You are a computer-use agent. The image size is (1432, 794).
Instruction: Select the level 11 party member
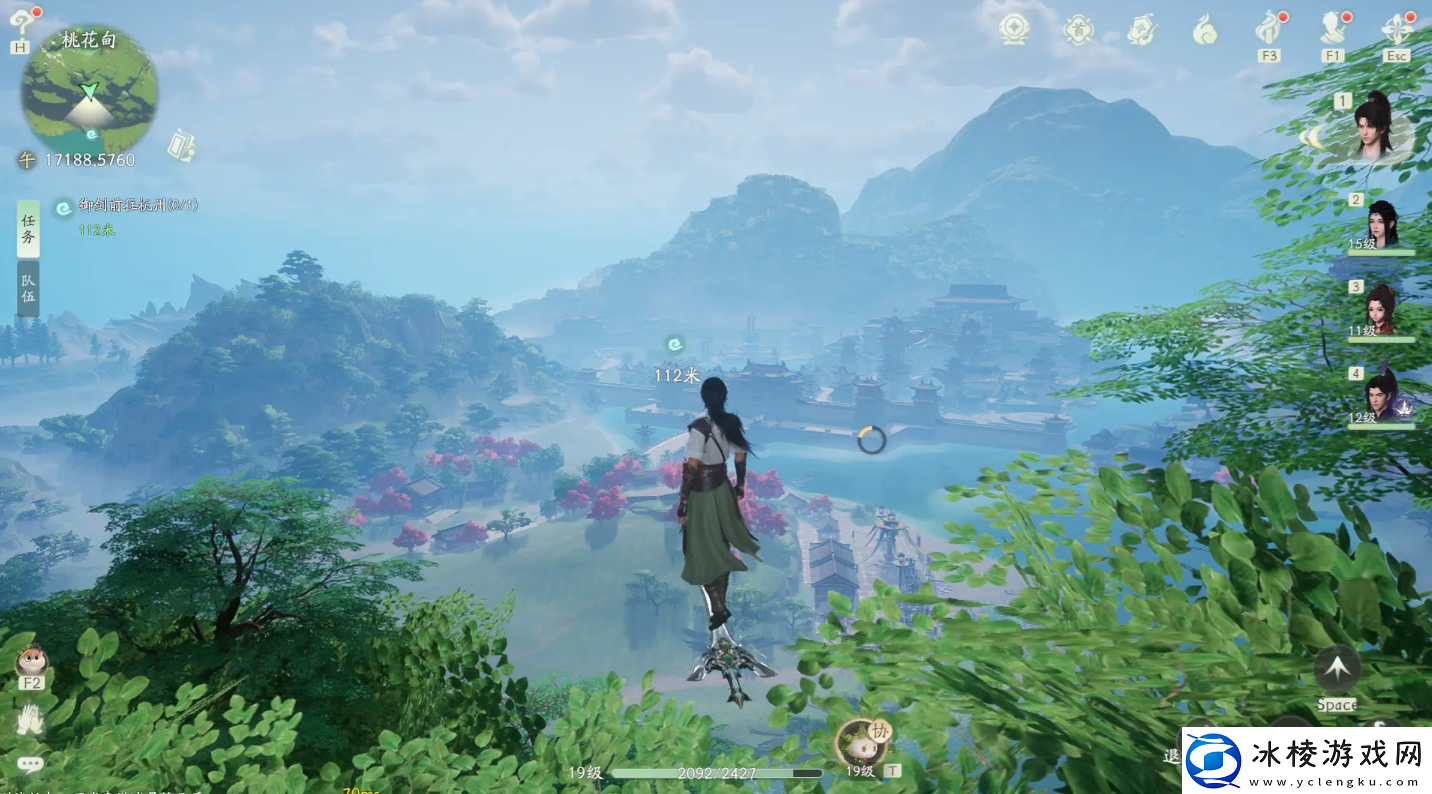click(x=1382, y=310)
